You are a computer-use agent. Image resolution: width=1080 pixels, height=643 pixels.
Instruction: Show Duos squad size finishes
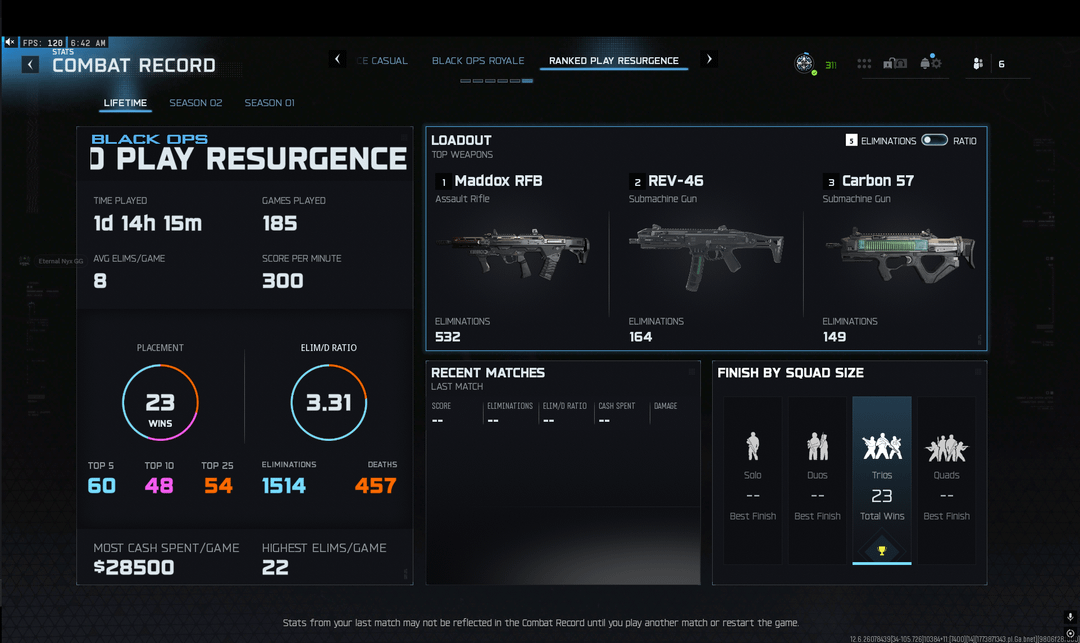coord(817,480)
